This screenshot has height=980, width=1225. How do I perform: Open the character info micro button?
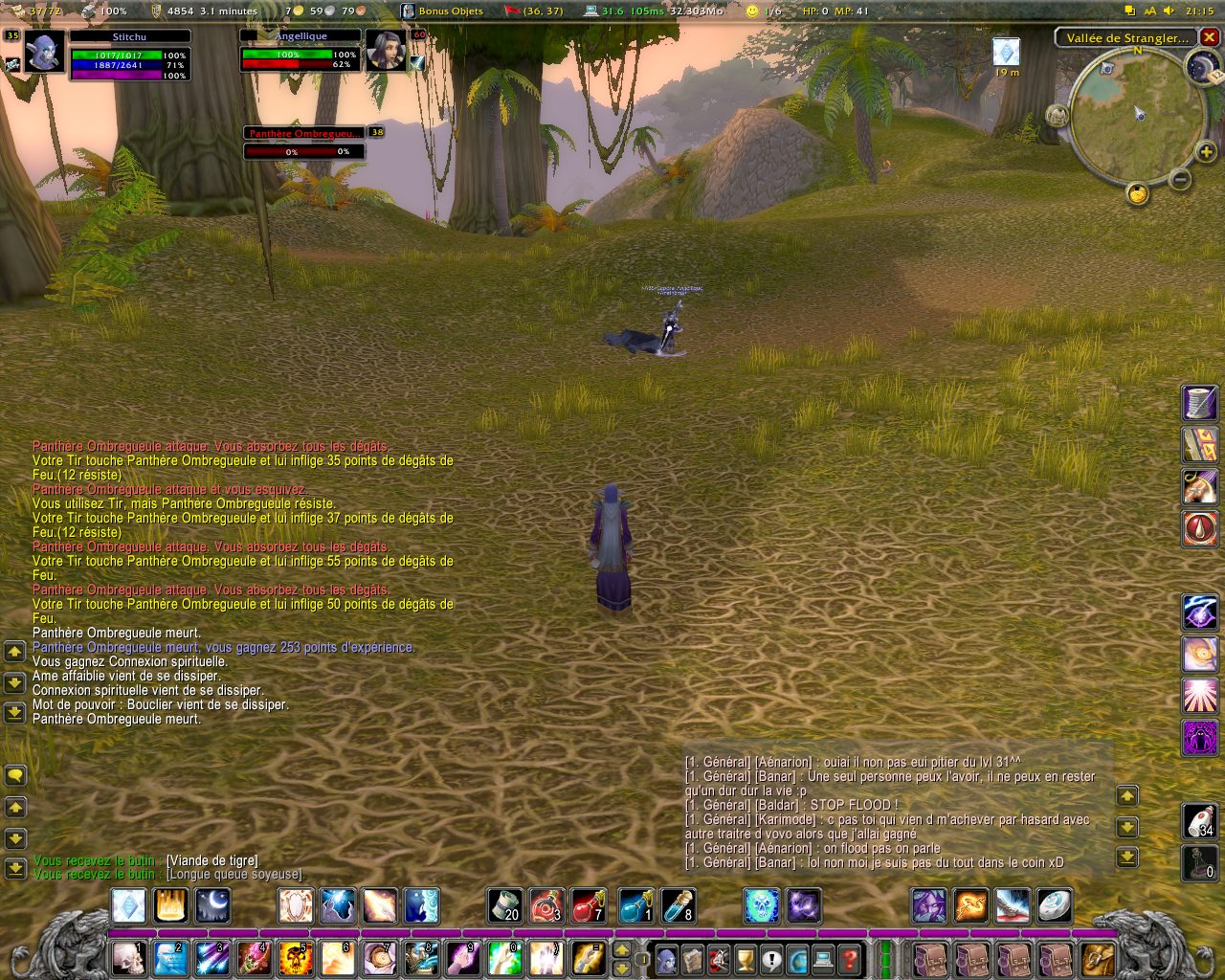click(x=668, y=958)
